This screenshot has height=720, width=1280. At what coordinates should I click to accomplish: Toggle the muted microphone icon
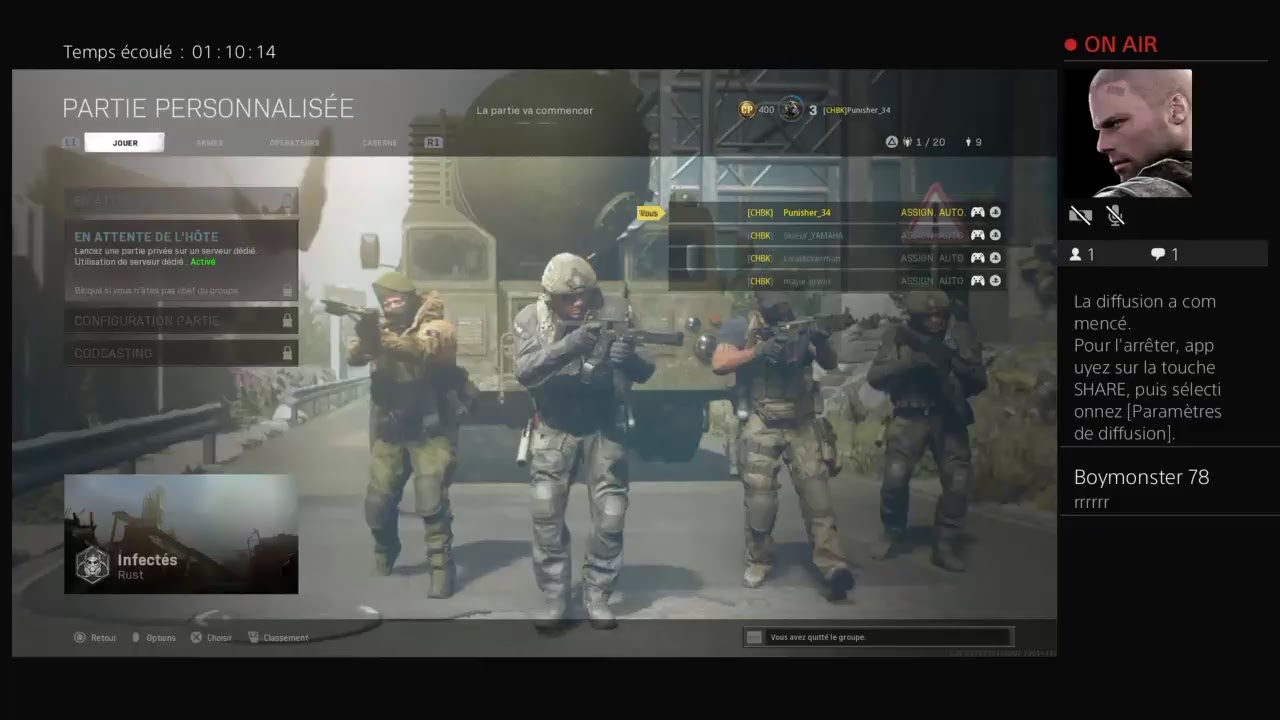[x=1115, y=215]
